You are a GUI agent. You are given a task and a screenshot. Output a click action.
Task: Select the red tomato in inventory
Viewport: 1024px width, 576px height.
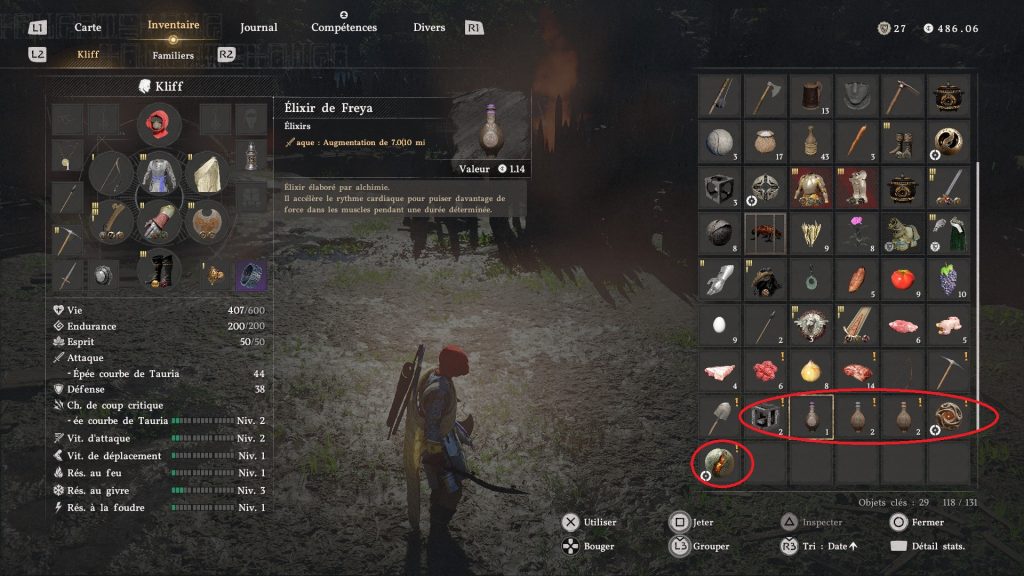[x=902, y=279]
